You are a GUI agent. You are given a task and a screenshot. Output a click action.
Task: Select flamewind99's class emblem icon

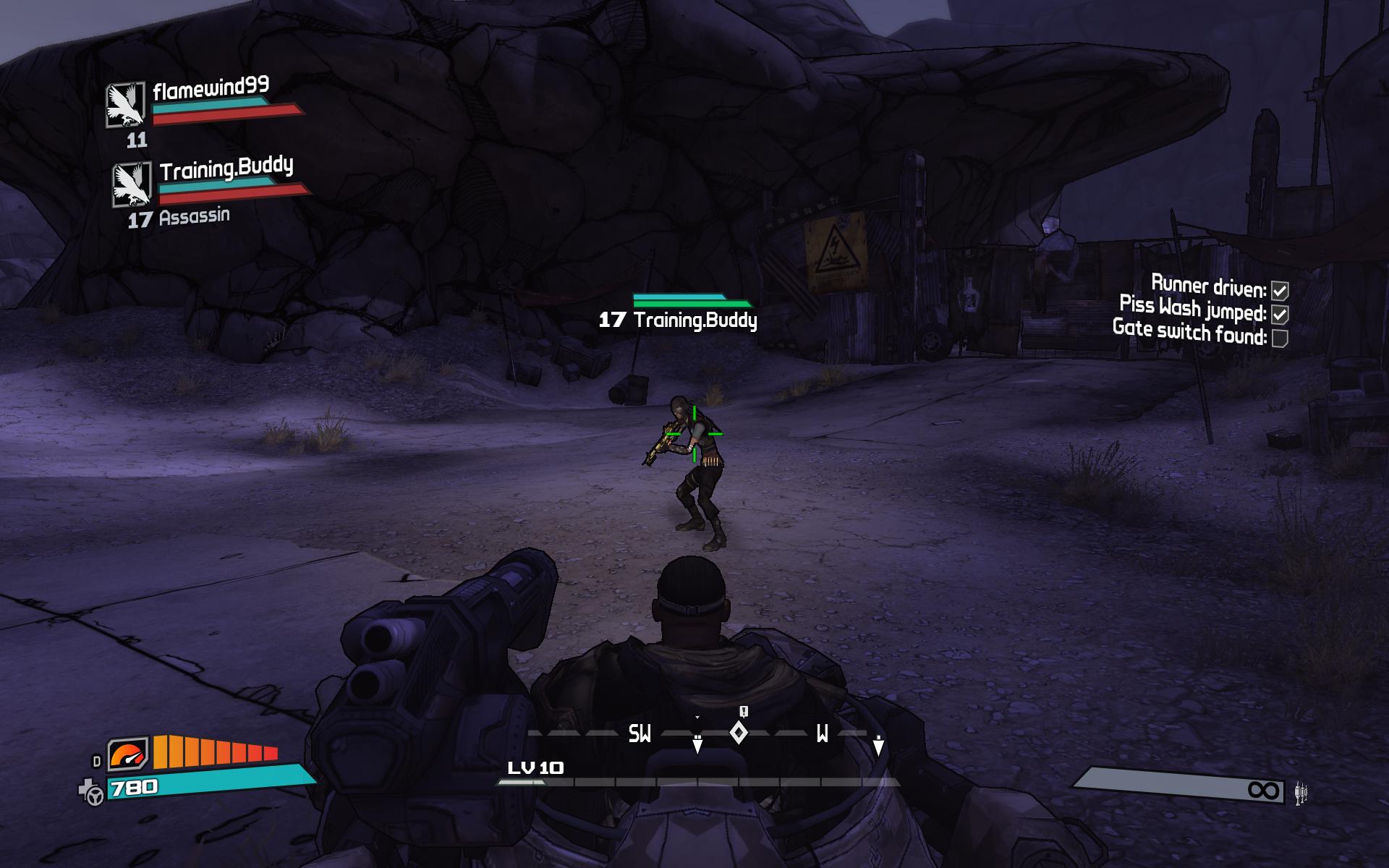pyautogui.click(x=126, y=104)
